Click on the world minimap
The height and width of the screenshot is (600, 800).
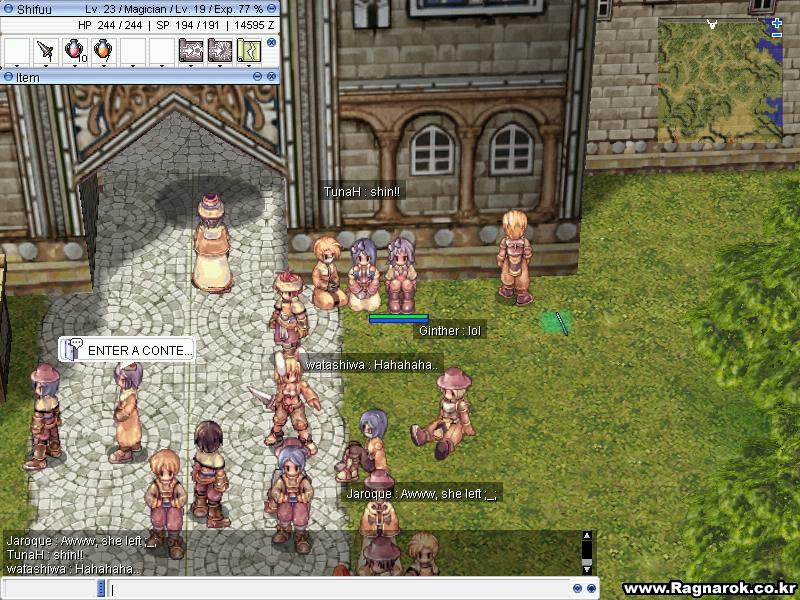tap(718, 80)
